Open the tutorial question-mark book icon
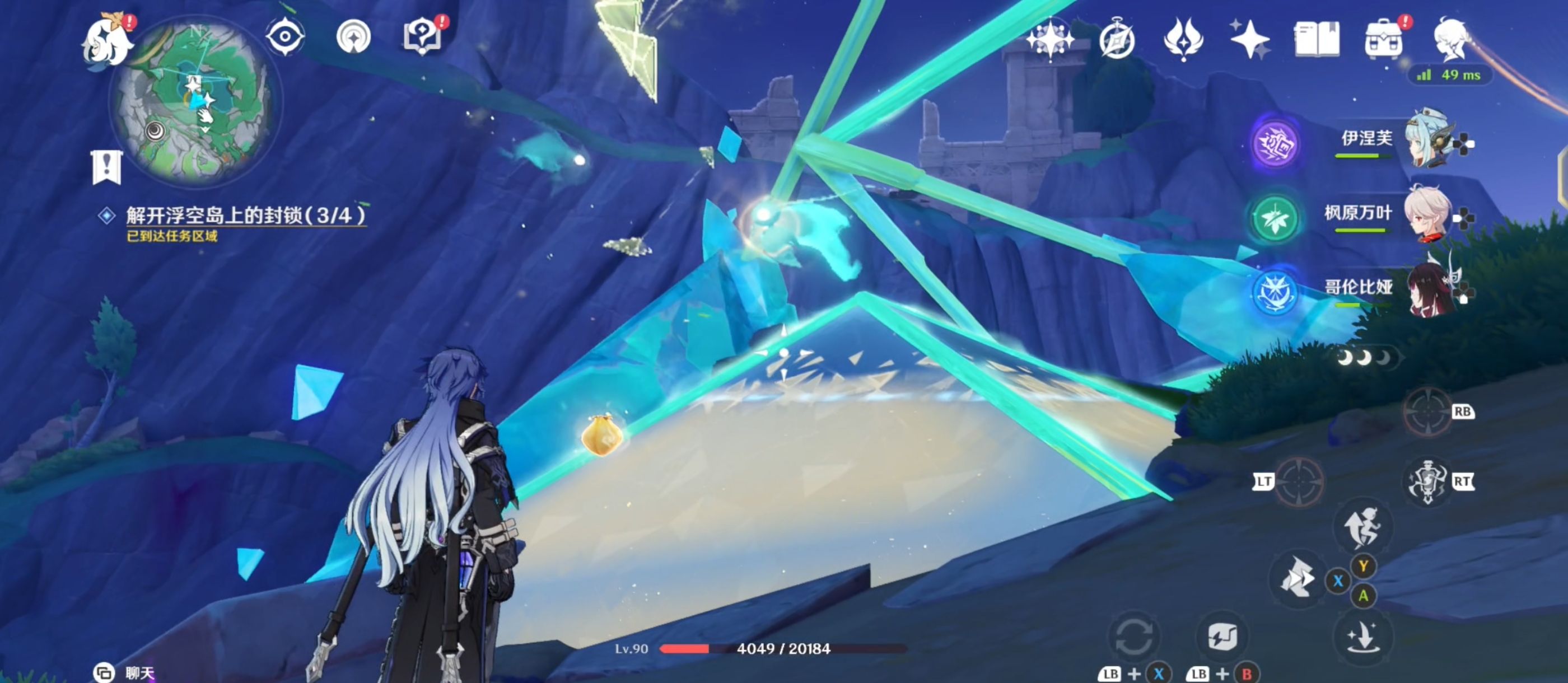 click(x=422, y=36)
